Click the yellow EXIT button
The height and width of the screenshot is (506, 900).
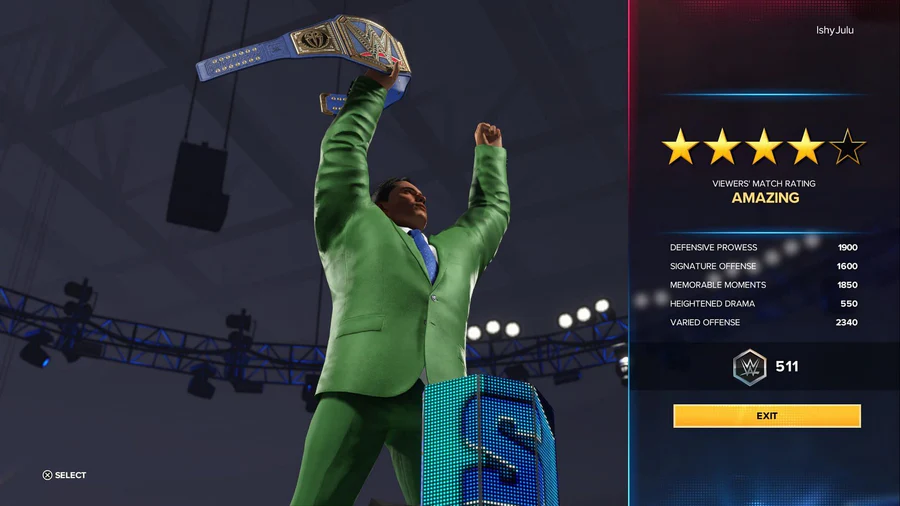(x=766, y=416)
